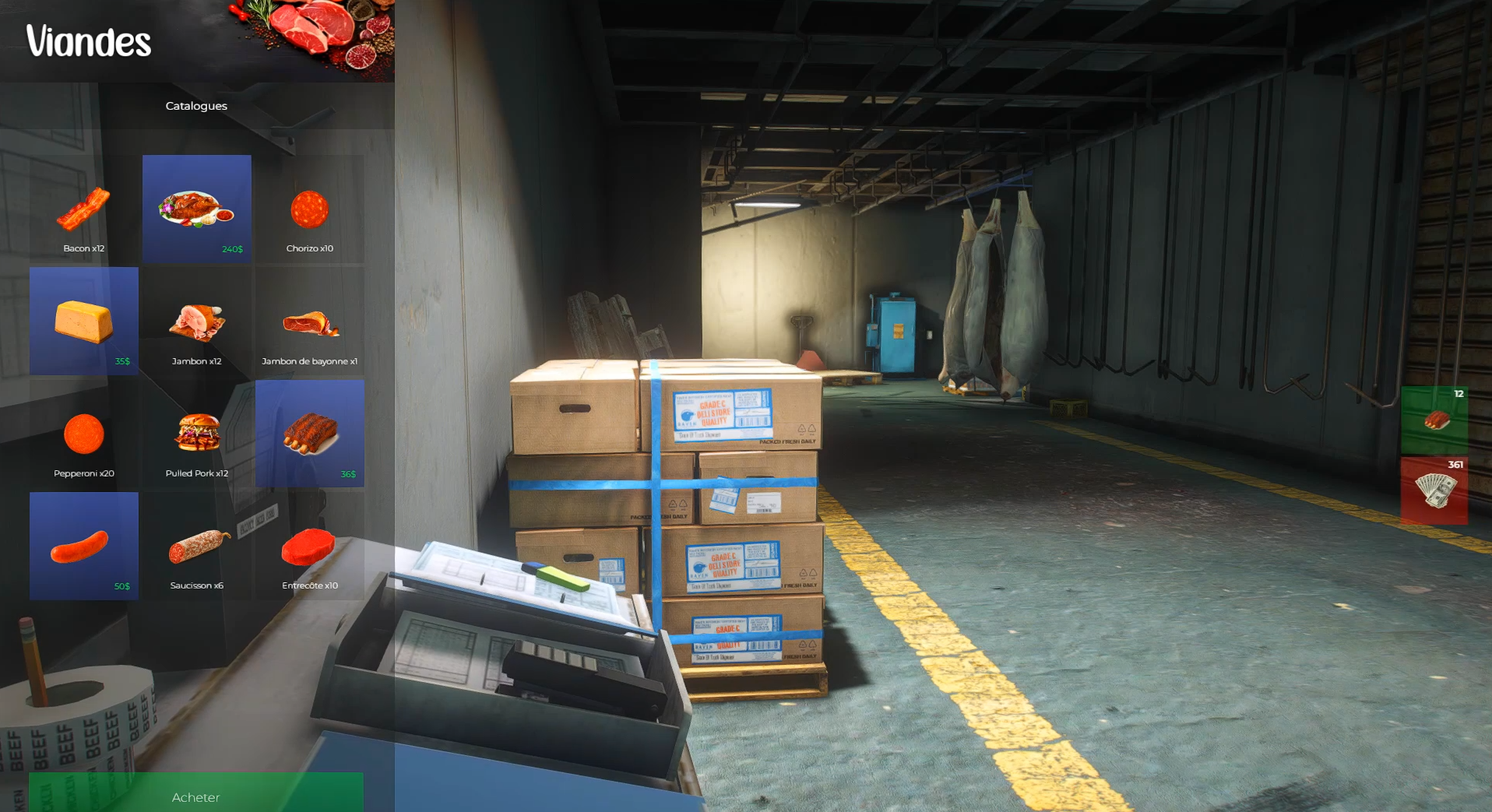Viewport: 1492px width, 812px height.
Task: Pick the Pulled Pork x12 burger
Action: pyautogui.click(x=197, y=434)
